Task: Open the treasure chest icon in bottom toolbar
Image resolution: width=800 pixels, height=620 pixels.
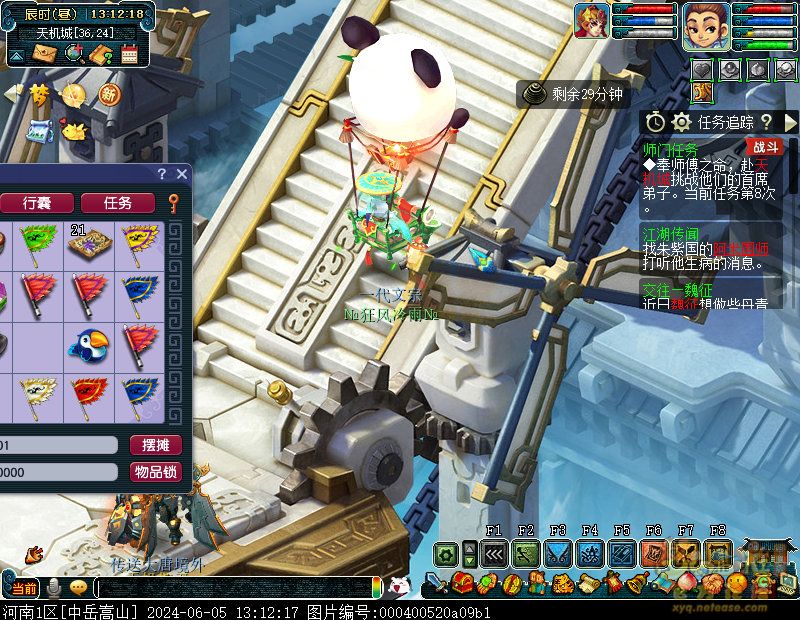Action: click(x=463, y=583)
